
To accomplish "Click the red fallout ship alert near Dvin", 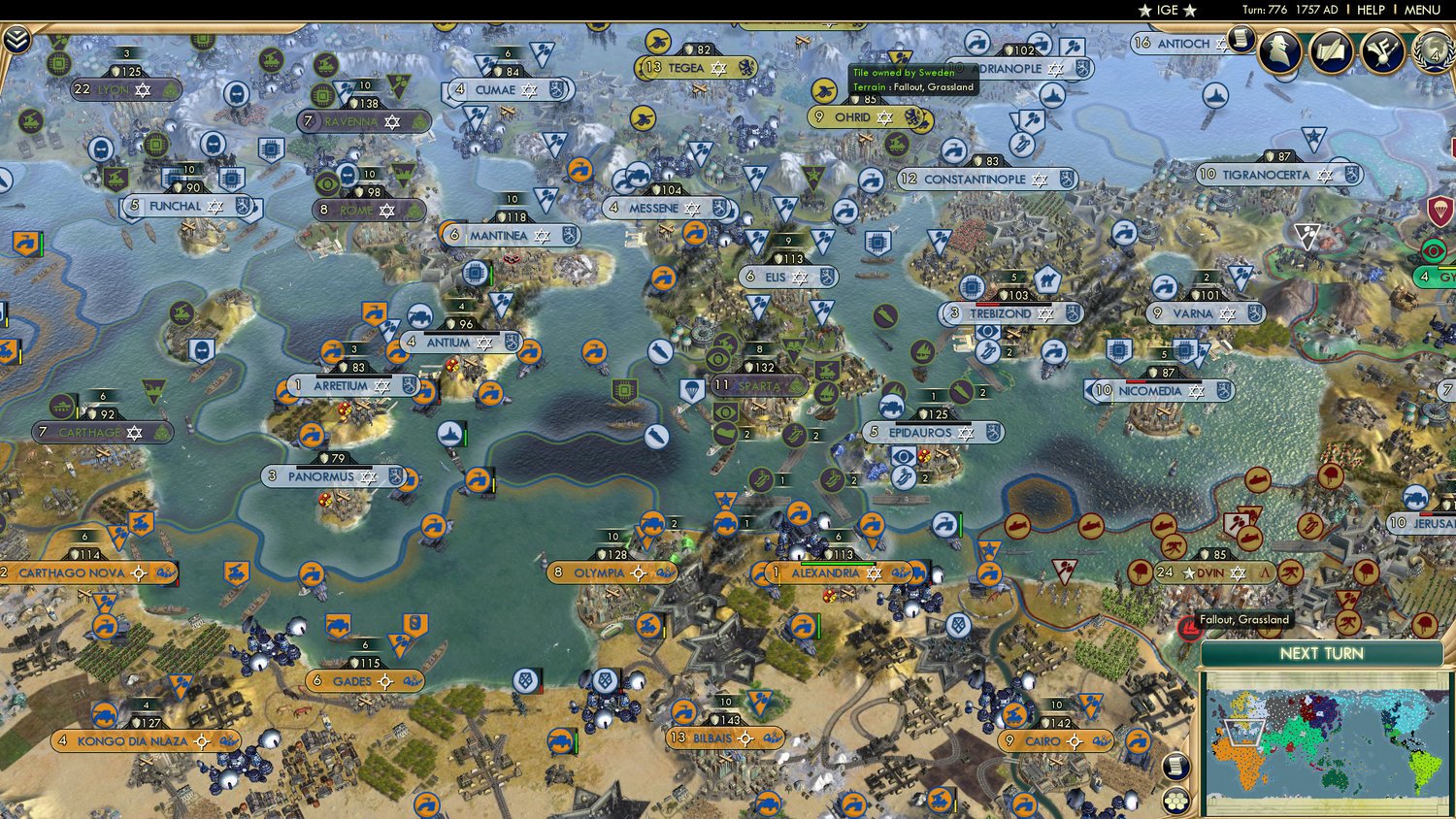I will [x=1189, y=629].
